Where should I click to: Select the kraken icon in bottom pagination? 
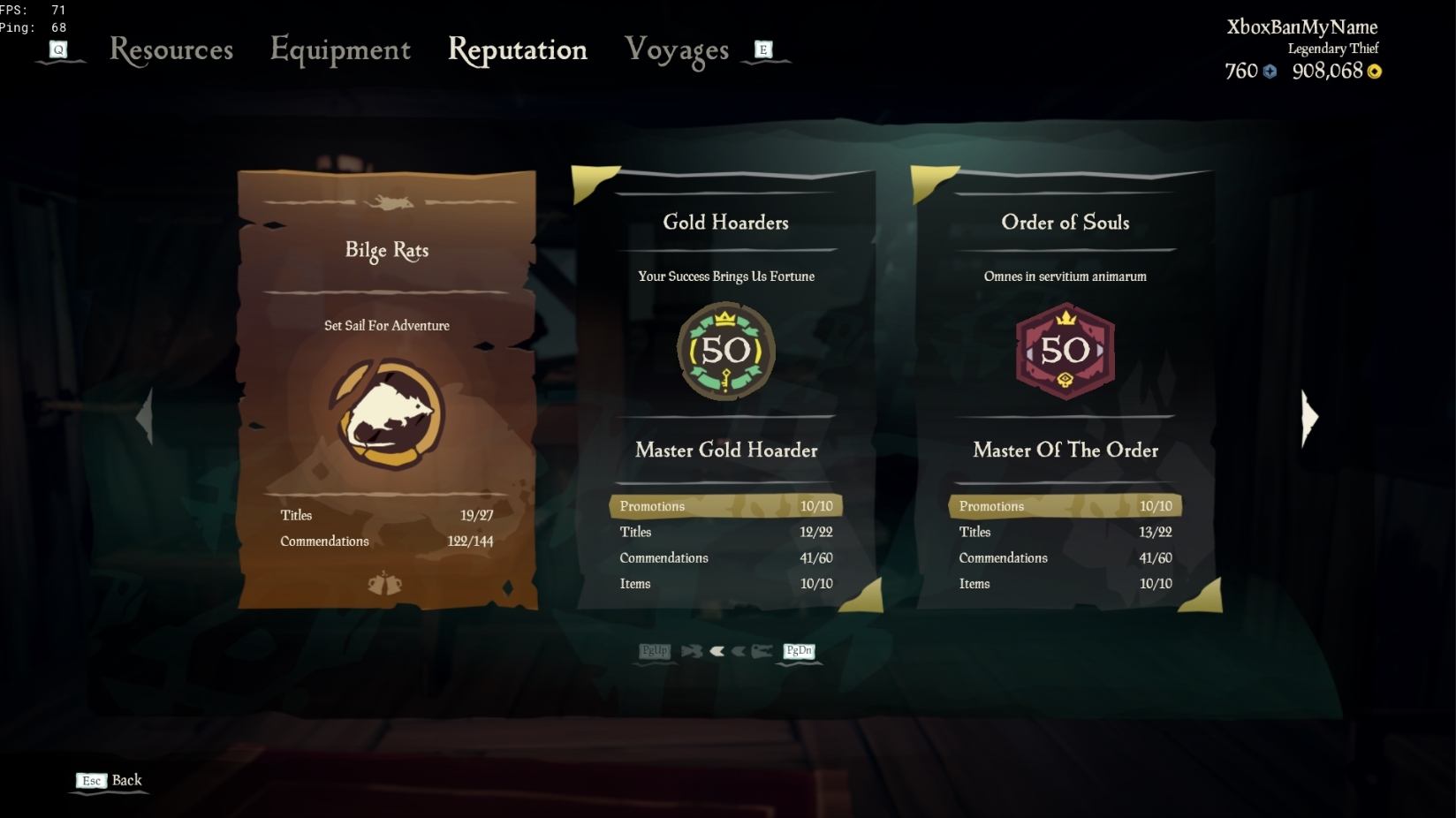[762, 651]
